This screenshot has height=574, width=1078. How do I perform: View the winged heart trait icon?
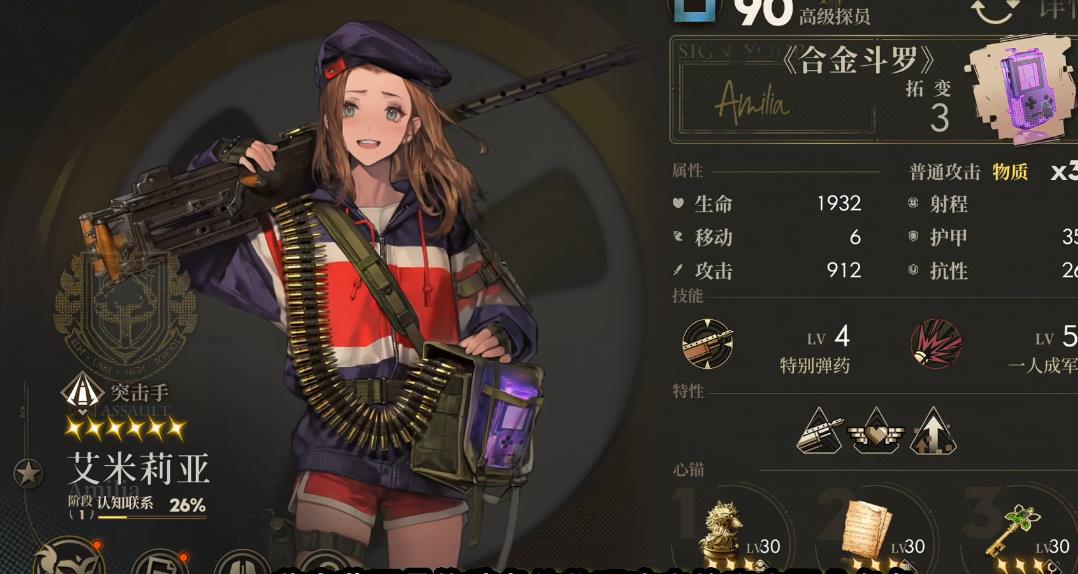point(877,432)
